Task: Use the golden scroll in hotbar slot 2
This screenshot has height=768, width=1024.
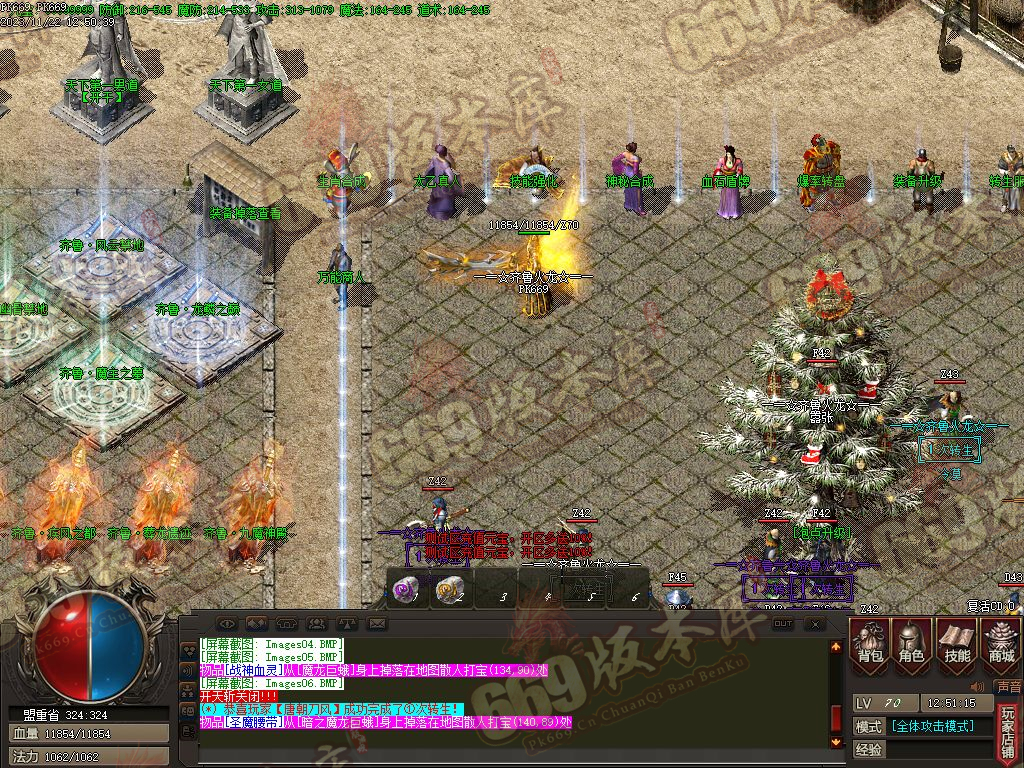Action: [x=448, y=591]
